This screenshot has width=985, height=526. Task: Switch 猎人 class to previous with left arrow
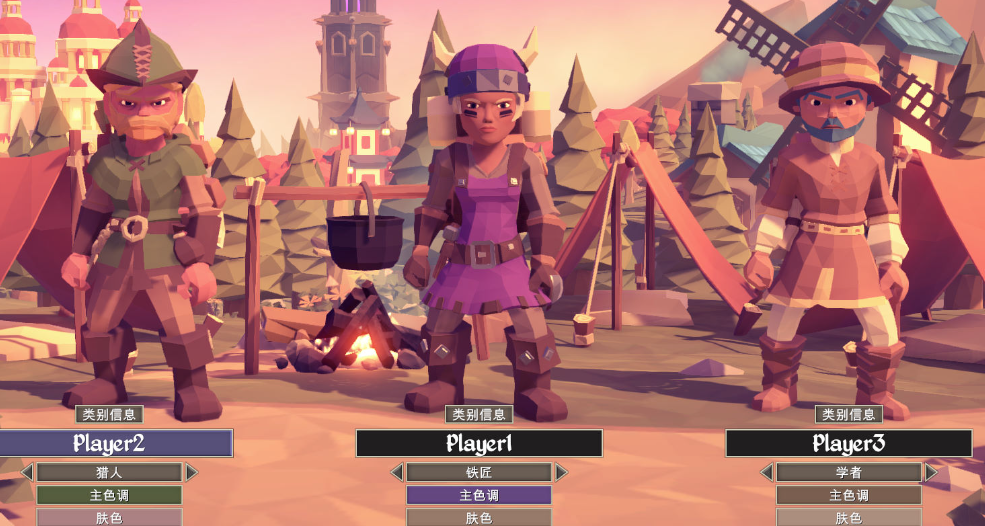27,472
